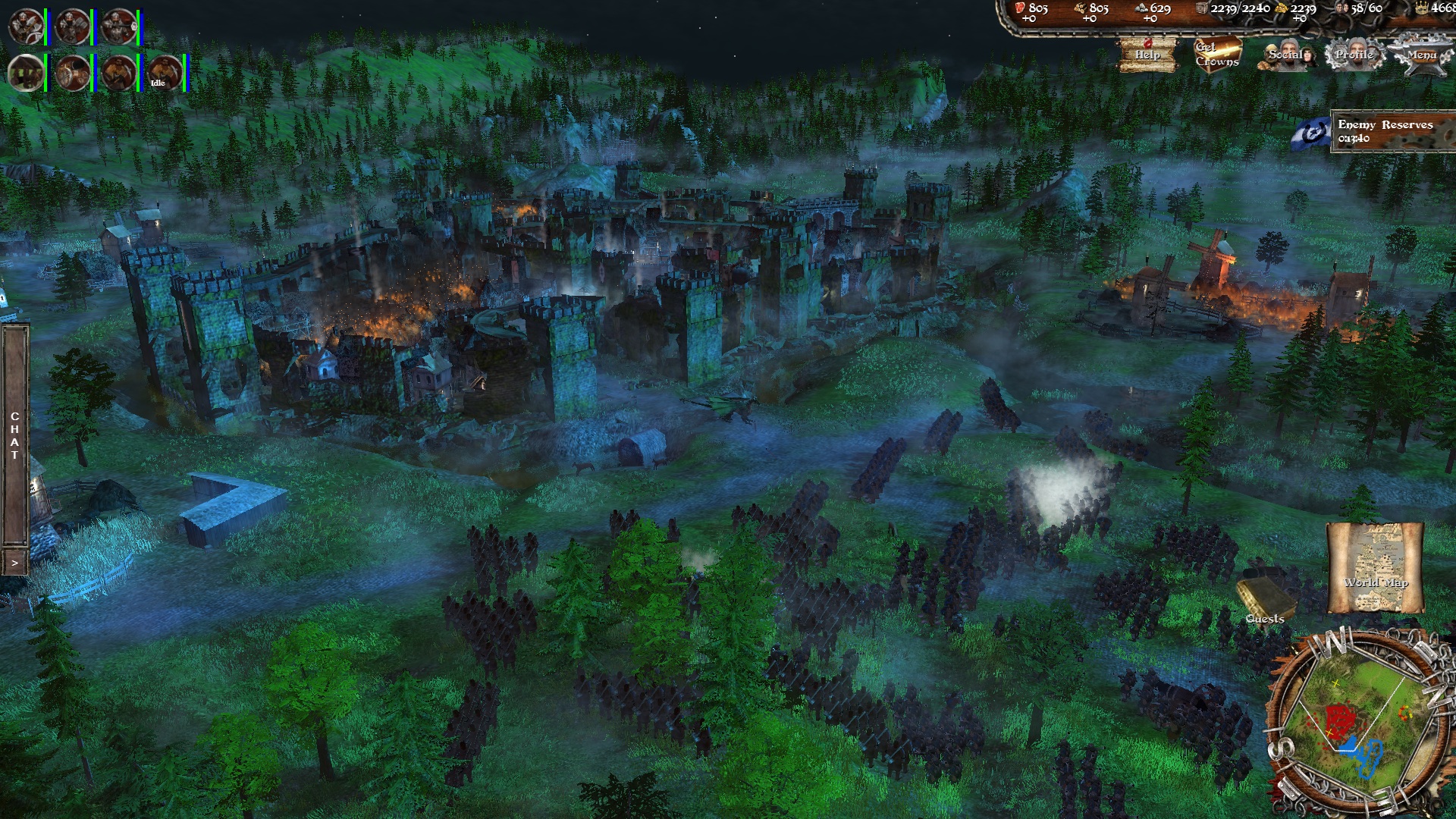Select the mace knight portrait
The image size is (1456, 819).
[x=119, y=27]
